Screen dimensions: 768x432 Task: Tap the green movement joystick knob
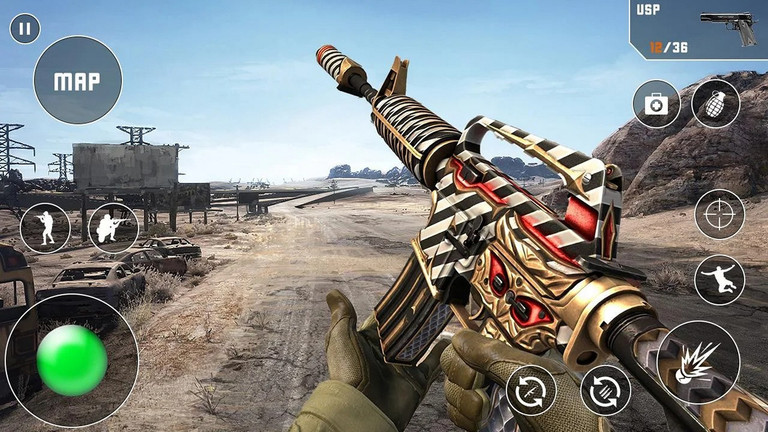pyautogui.click(x=72, y=360)
